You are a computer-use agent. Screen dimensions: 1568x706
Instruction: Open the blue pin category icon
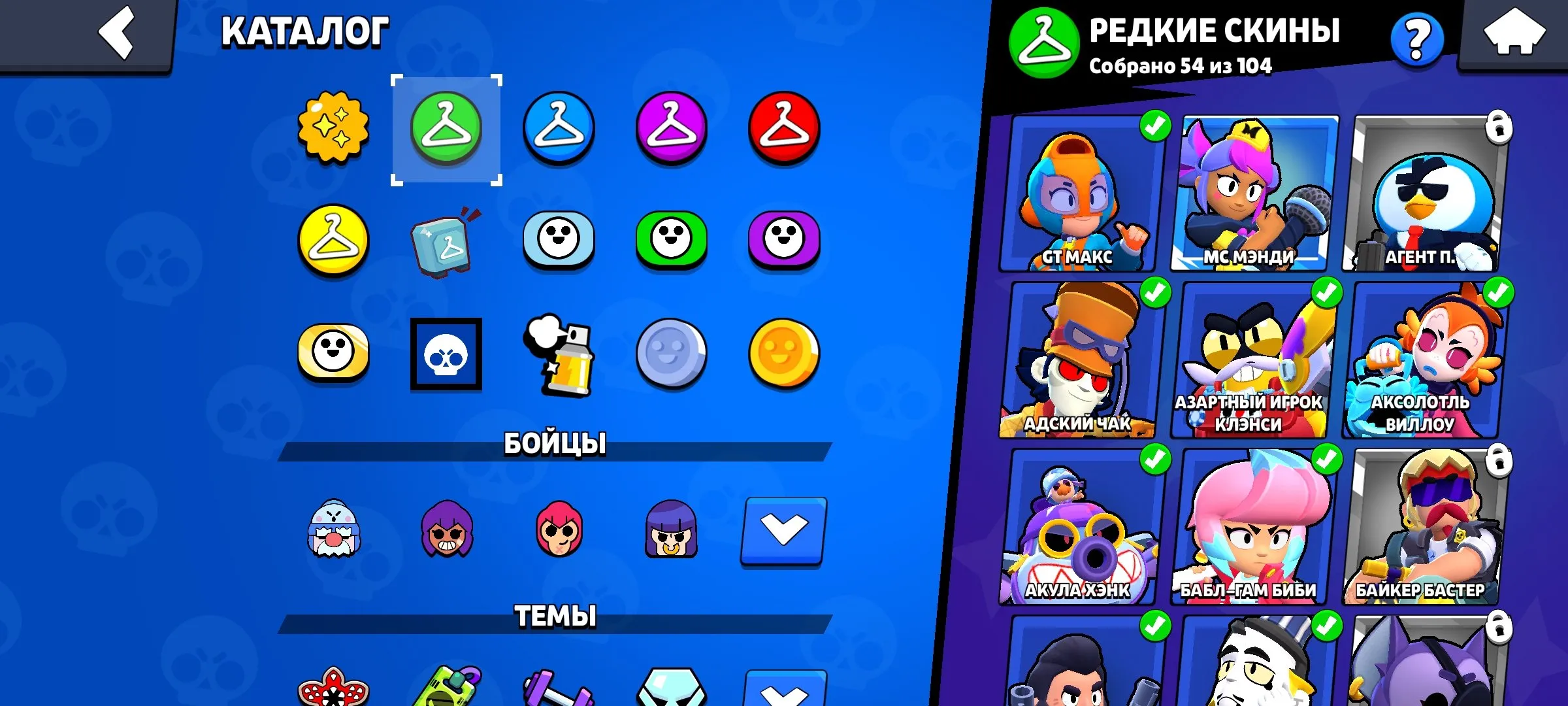click(x=559, y=242)
